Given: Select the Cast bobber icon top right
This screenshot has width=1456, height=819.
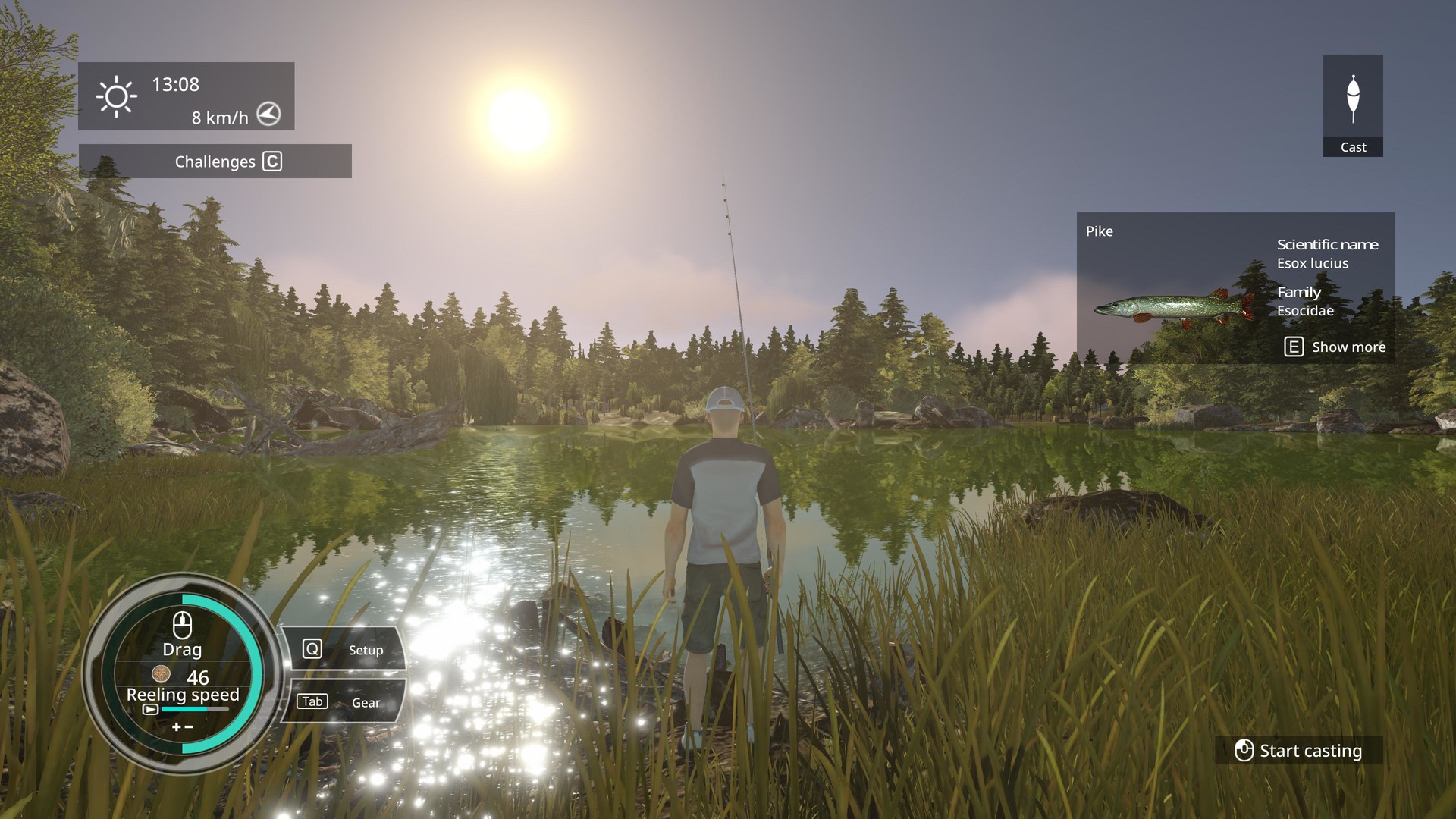Looking at the screenshot, I should 1353,99.
